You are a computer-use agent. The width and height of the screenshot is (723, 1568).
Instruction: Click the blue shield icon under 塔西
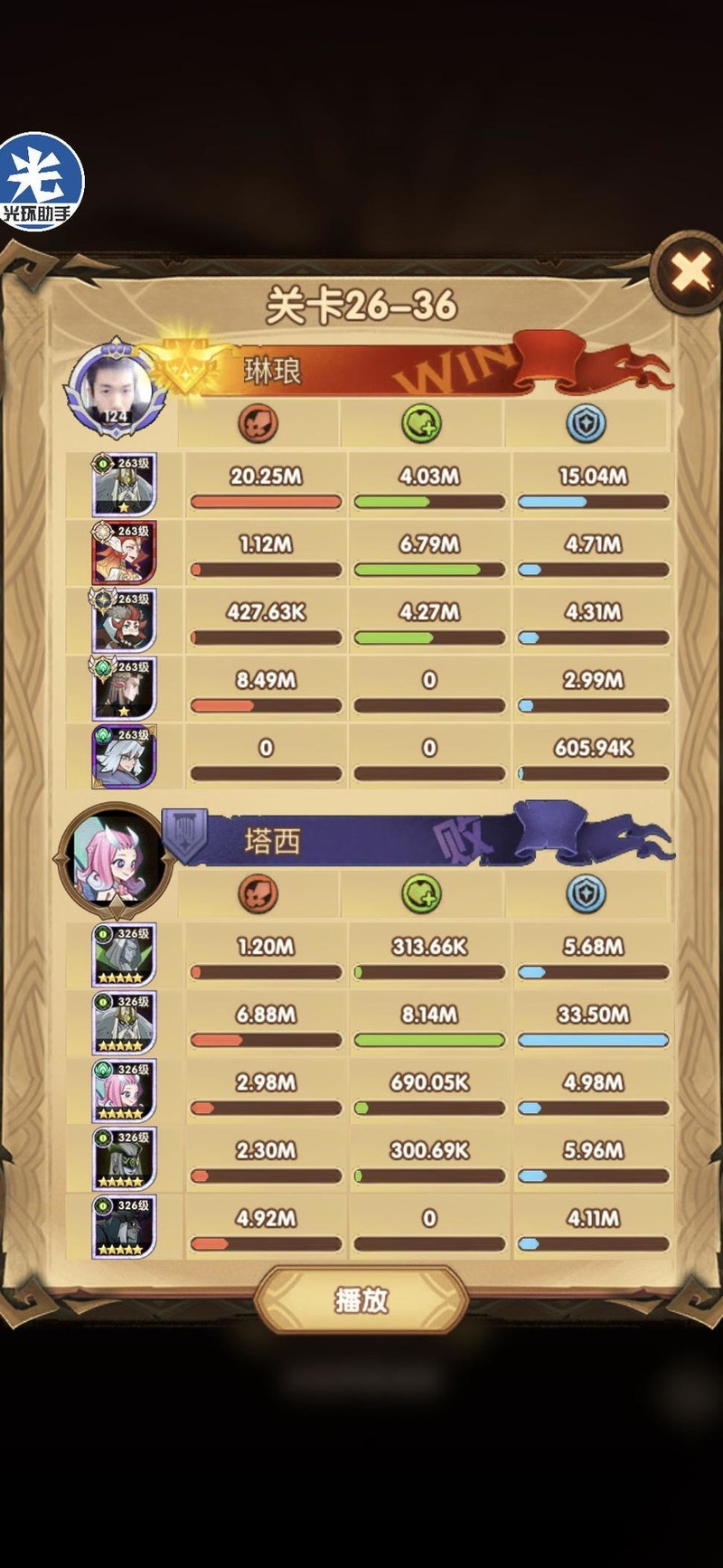coord(586,893)
